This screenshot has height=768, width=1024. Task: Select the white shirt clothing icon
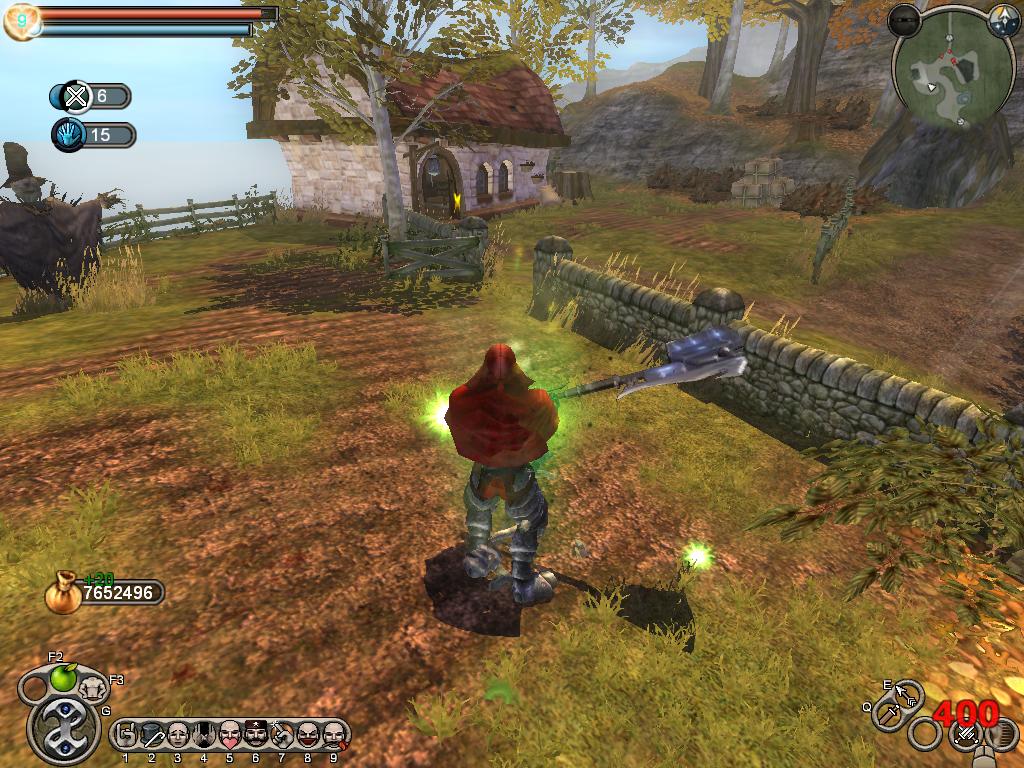(x=93, y=687)
